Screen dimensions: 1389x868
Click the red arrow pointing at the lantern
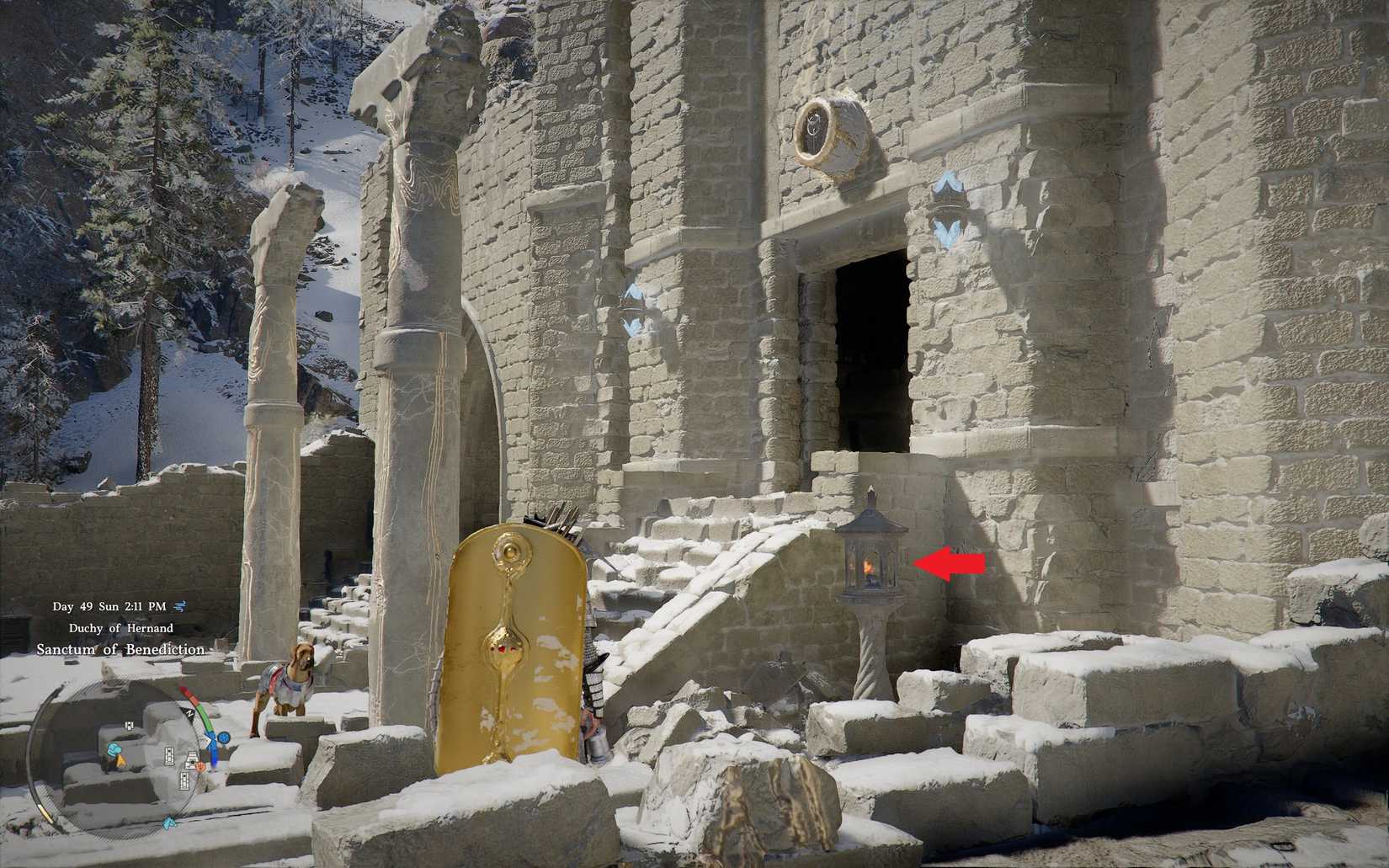951,562
